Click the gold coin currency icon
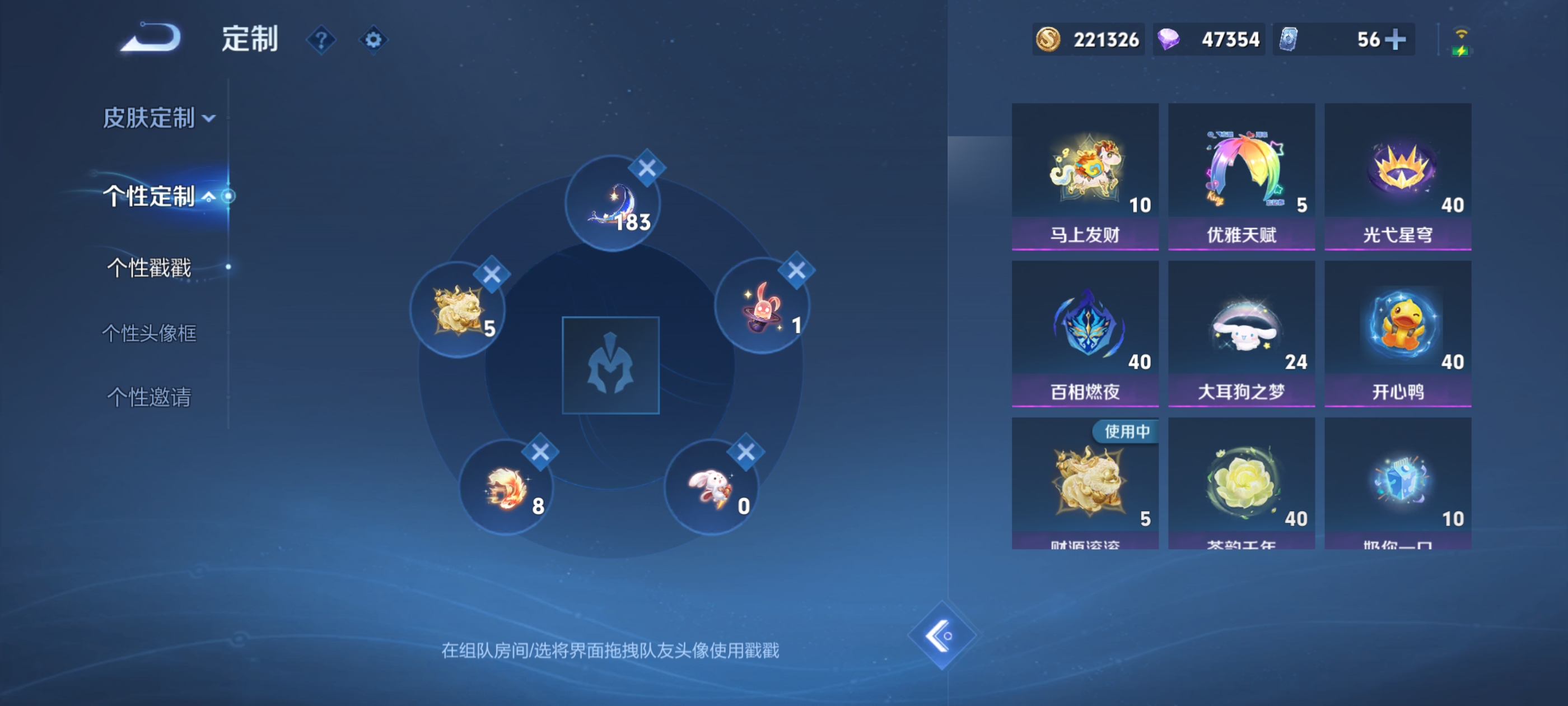The width and height of the screenshot is (1568, 706). point(1047,39)
